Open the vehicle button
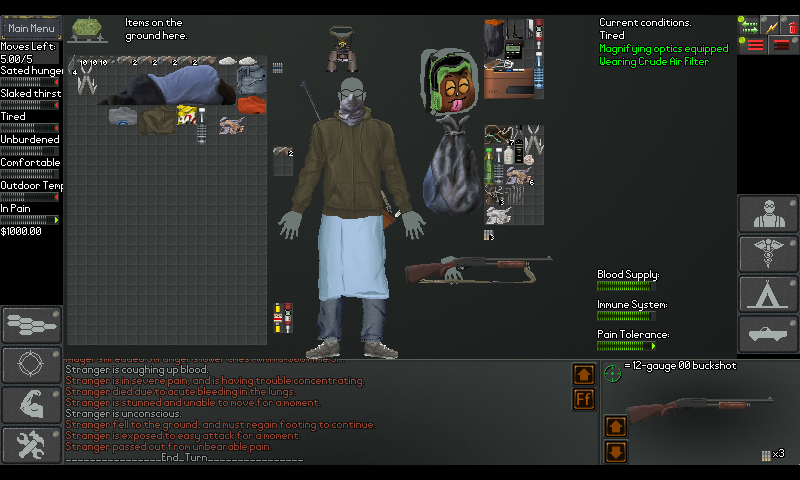The width and height of the screenshot is (800, 480). pyautogui.click(x=768, y=334)
